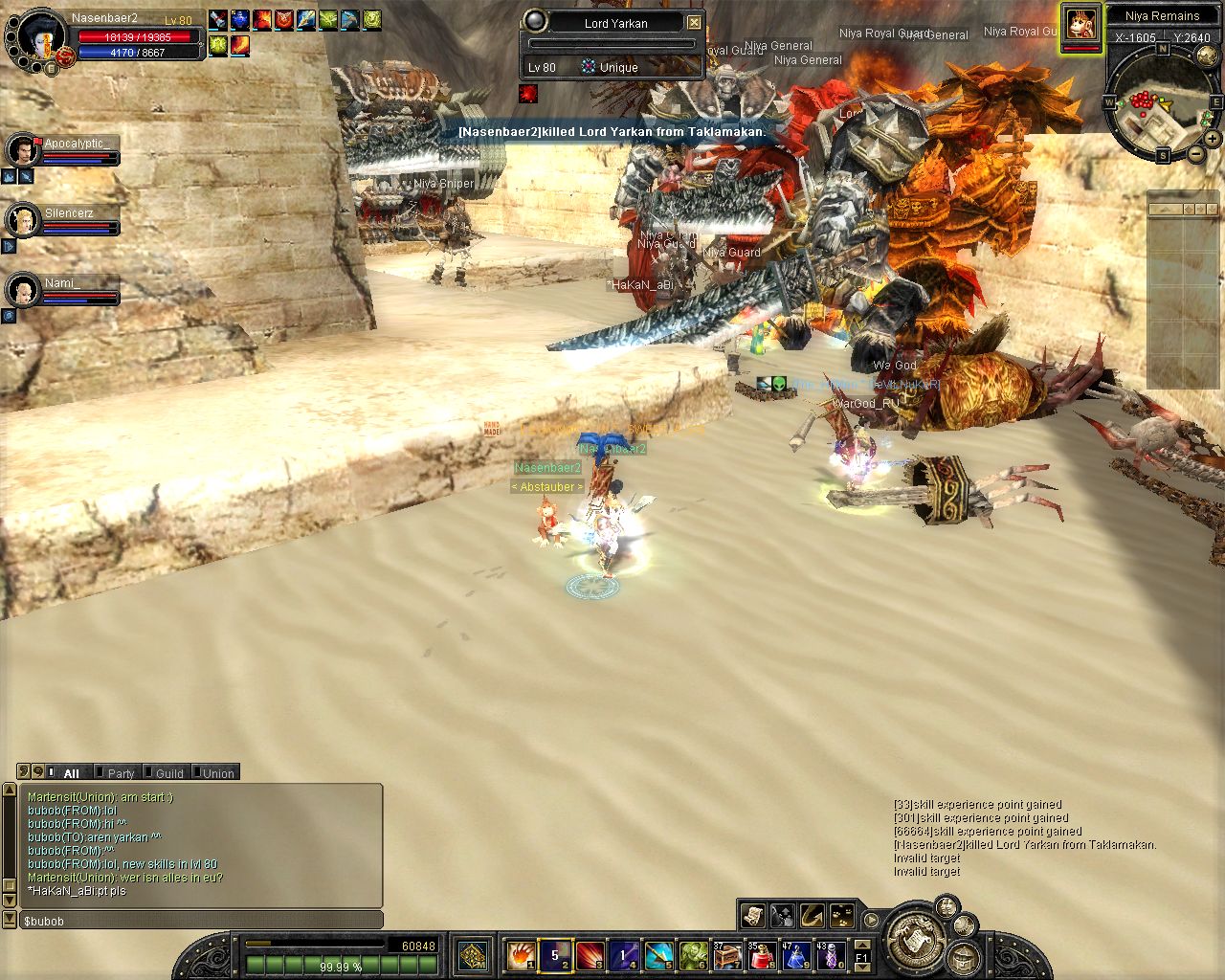Use the blue mana potion in hotbar

click(796, 954)
